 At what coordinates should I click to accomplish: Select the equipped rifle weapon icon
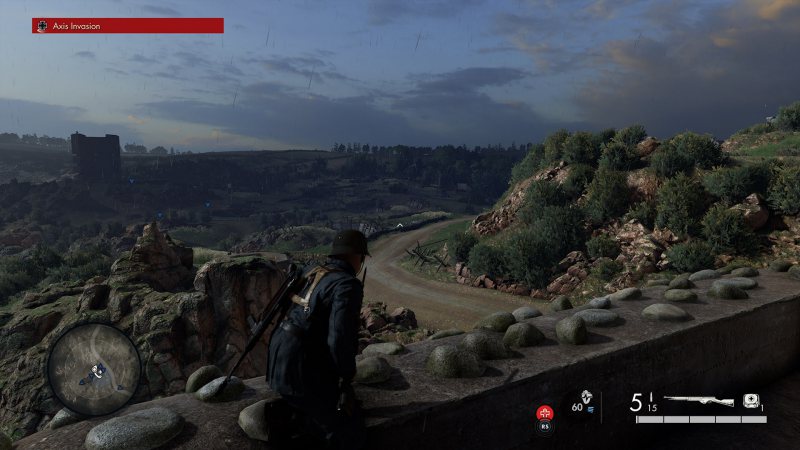click(698, 401)
